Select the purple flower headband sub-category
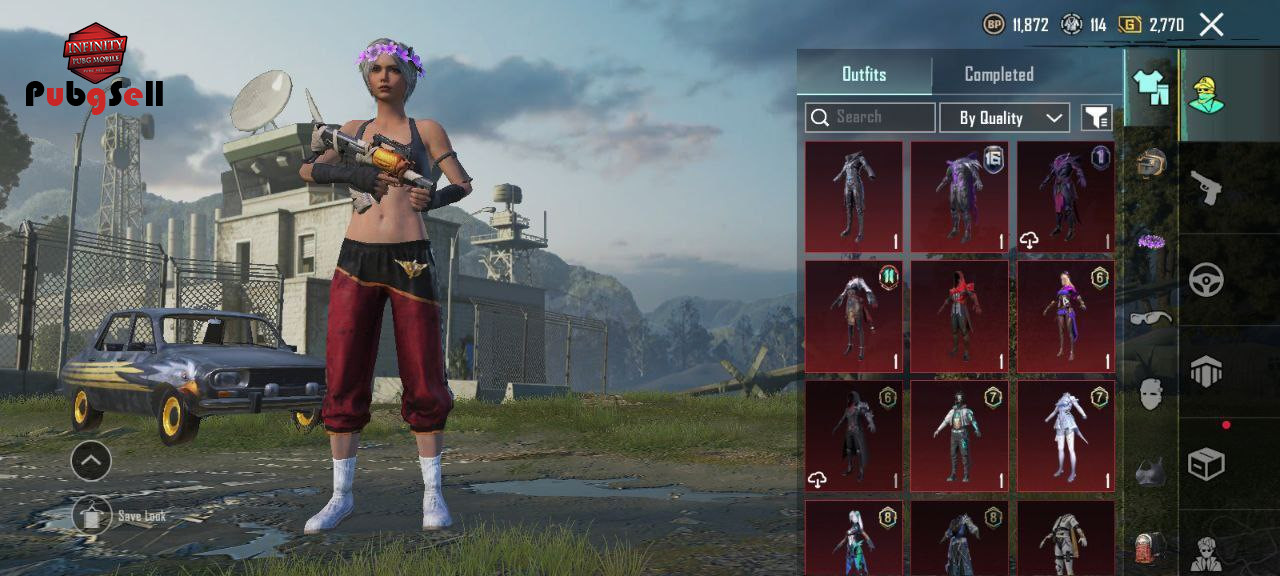Image resolution: width=1280 pixels, height=576 pixels. [x=1151, y=240]
